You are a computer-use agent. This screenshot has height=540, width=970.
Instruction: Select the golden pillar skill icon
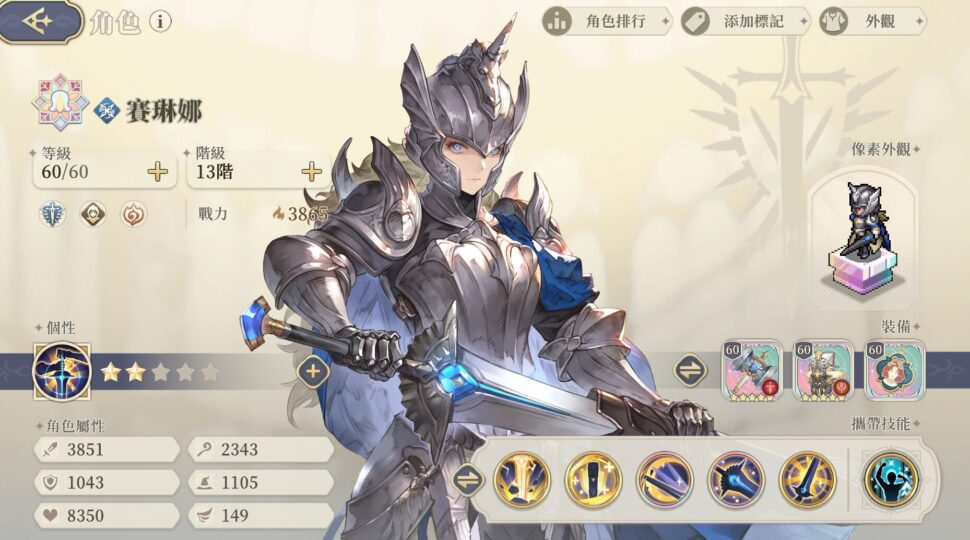pos(522,479)
